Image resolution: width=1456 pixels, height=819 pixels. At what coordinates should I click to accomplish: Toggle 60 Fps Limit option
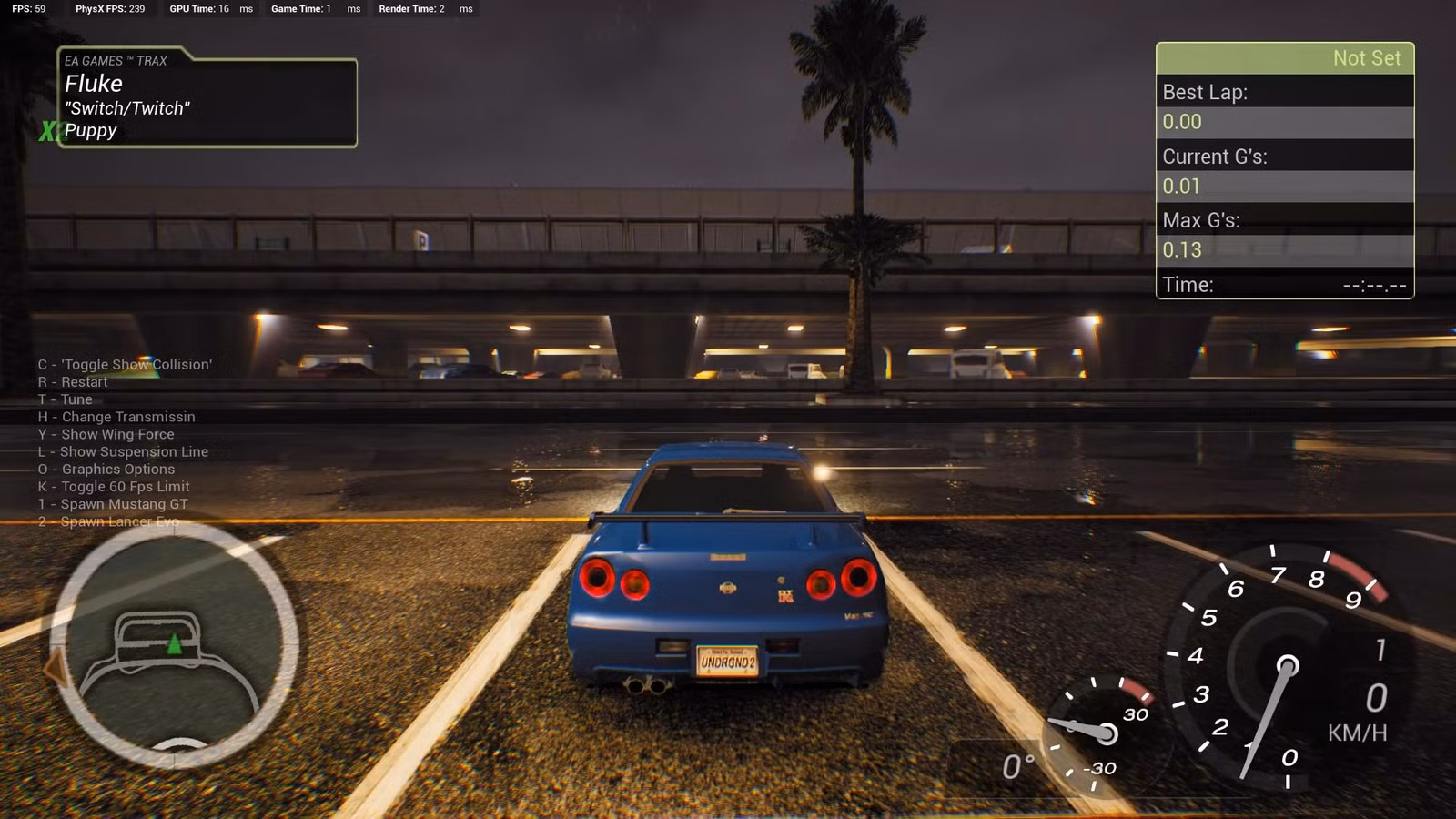(114, 486)
